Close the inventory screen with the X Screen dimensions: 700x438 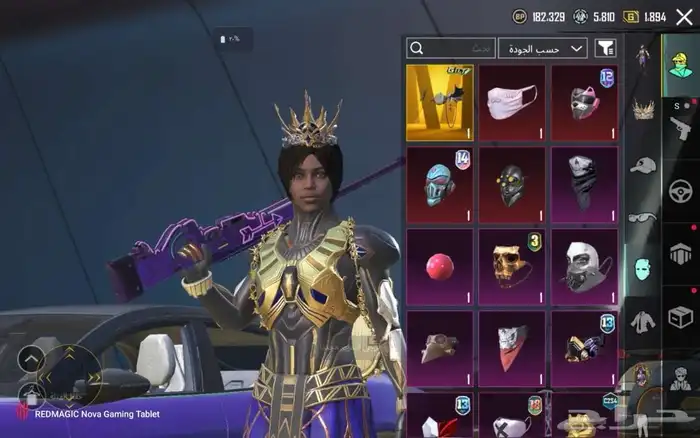[x=684, y=16]
